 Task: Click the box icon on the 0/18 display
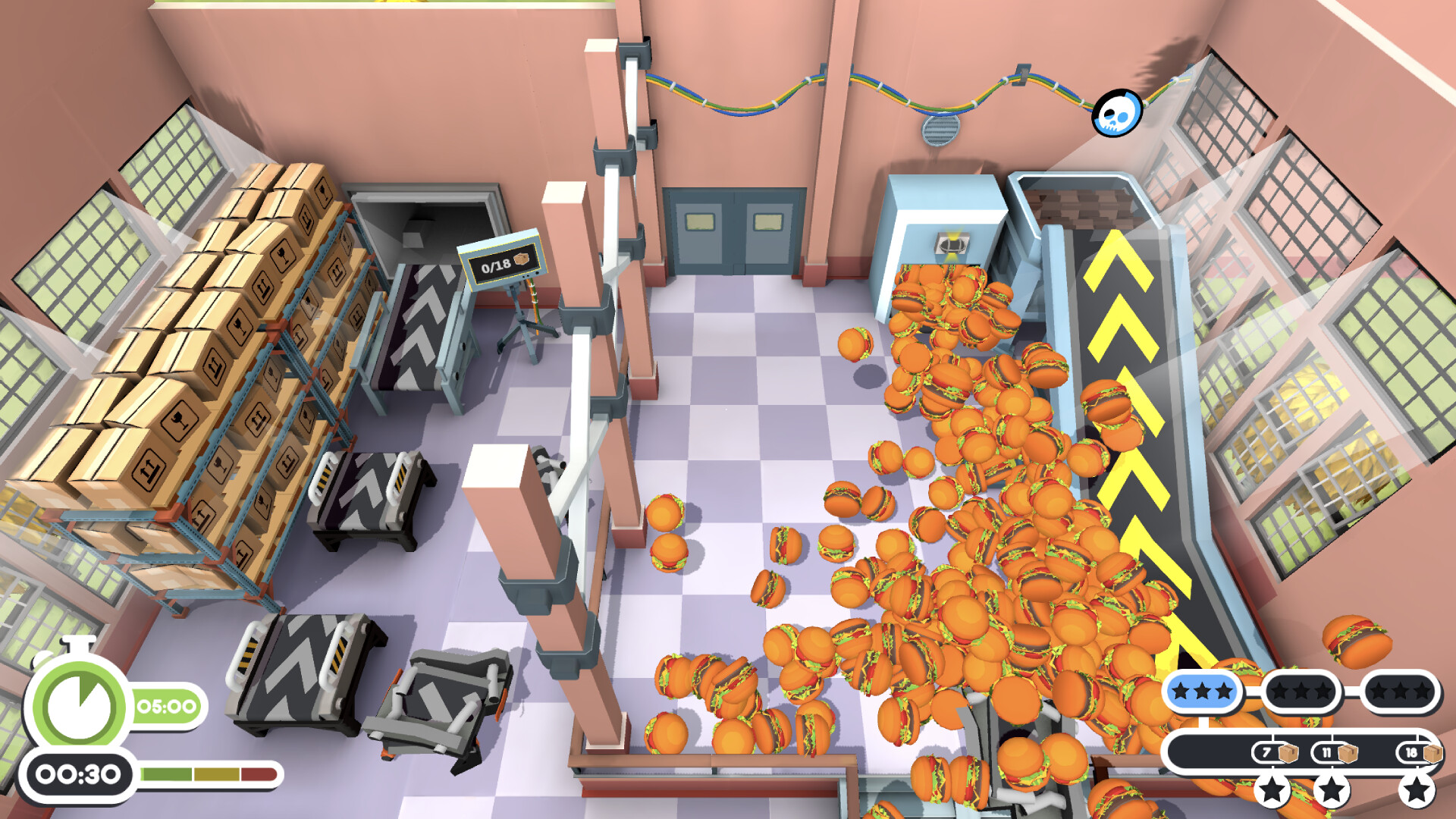pyautogui.click(x=521, y=259)
